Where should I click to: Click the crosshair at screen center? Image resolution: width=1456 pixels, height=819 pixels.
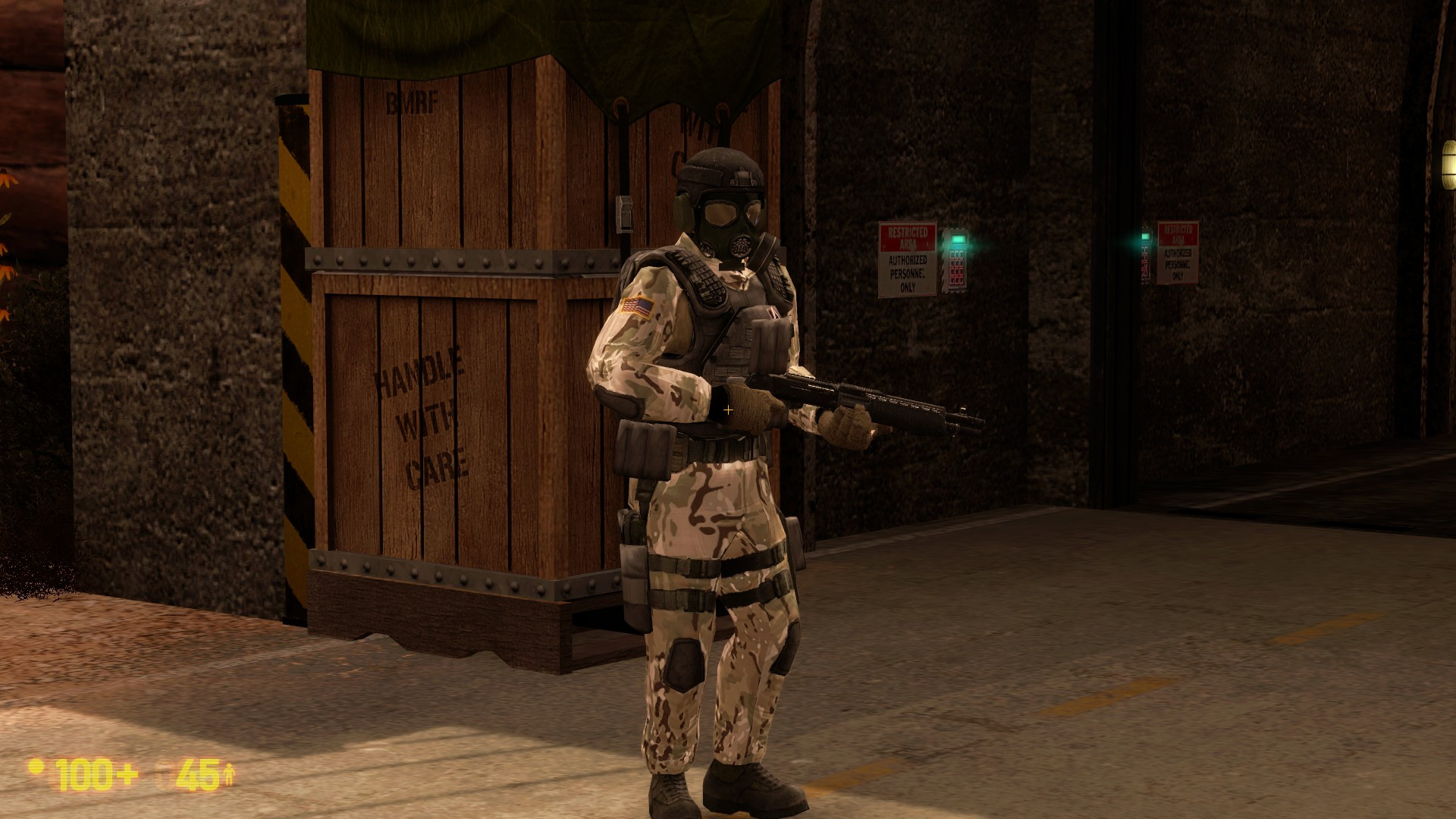(729, 409)
